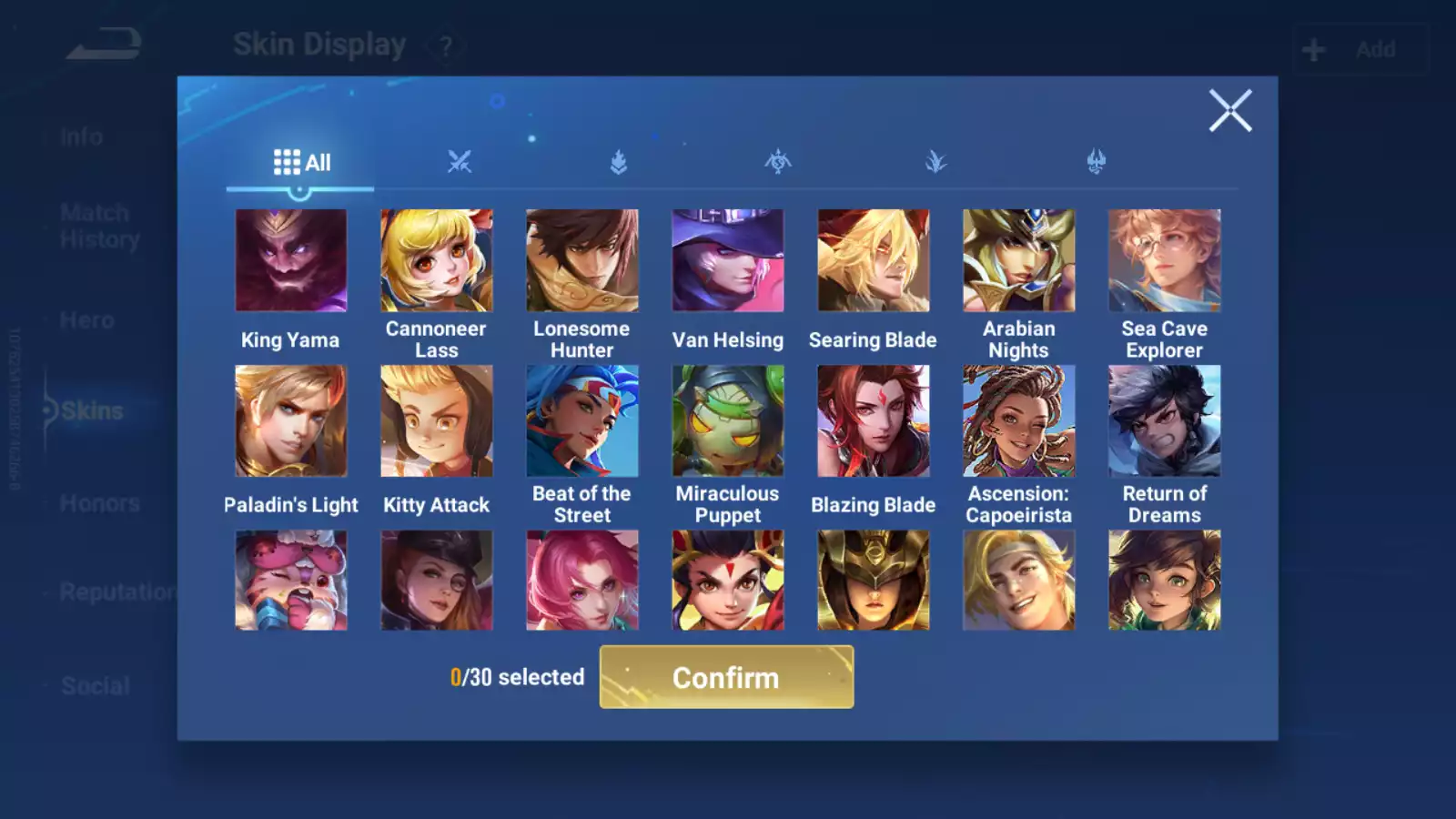Select the Beat of the Street skin

(x=582, y=421)
